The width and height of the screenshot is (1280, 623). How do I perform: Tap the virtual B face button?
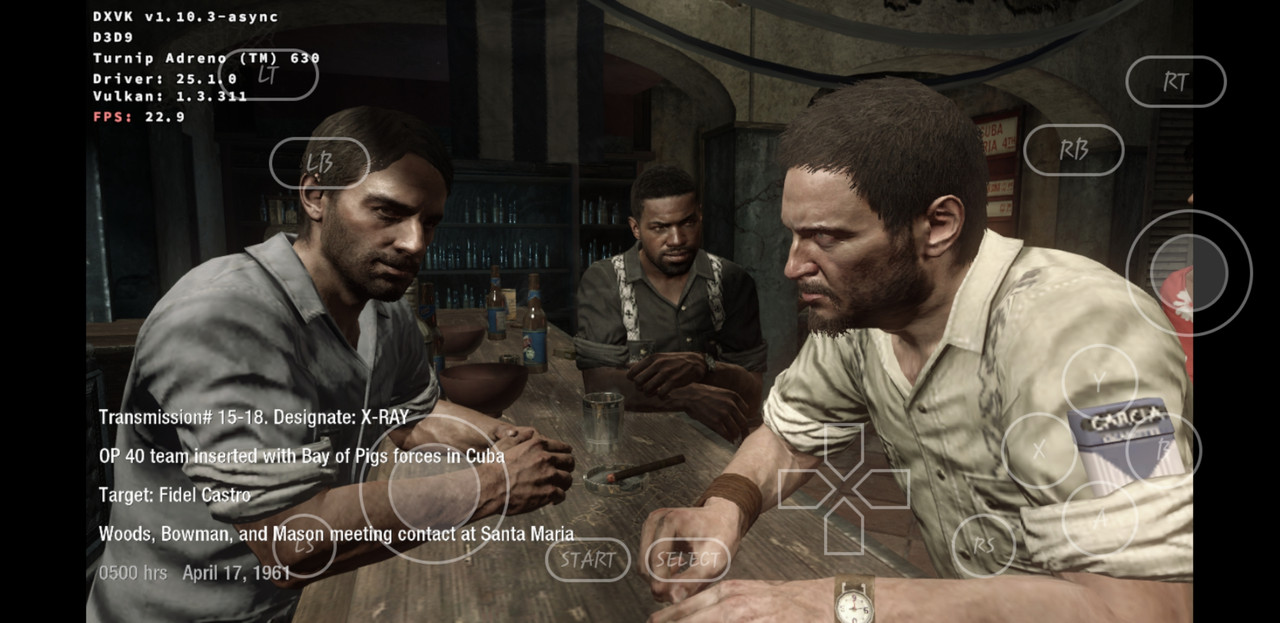point(1164,450)
